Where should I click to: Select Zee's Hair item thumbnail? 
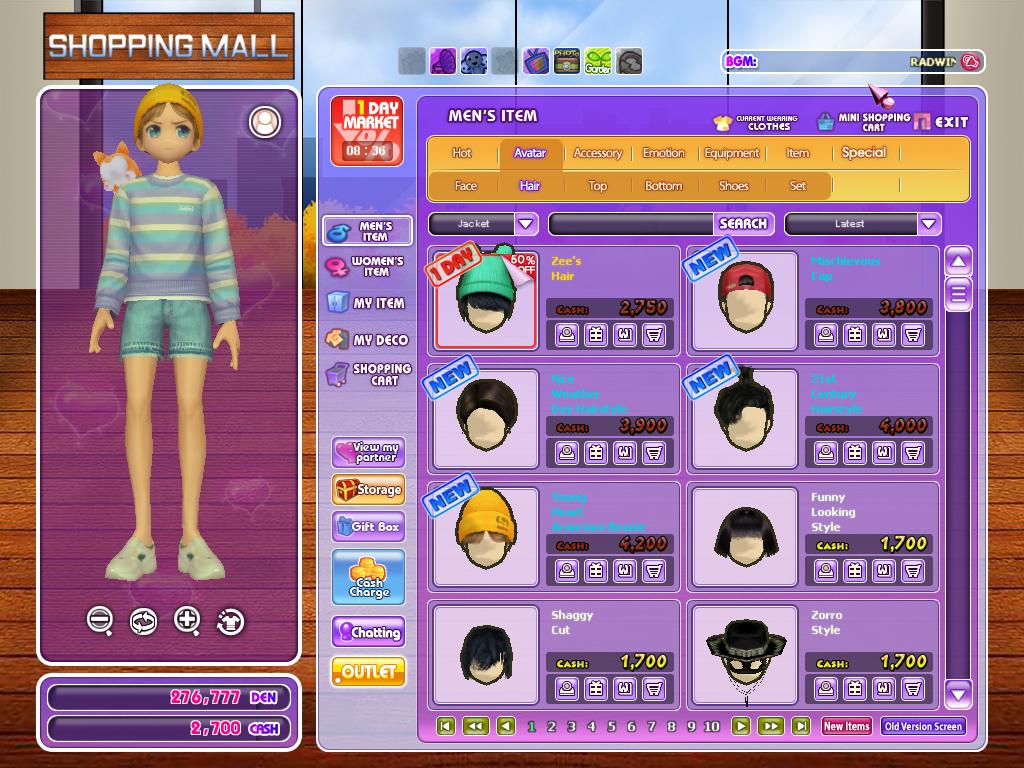click(487, 299)
